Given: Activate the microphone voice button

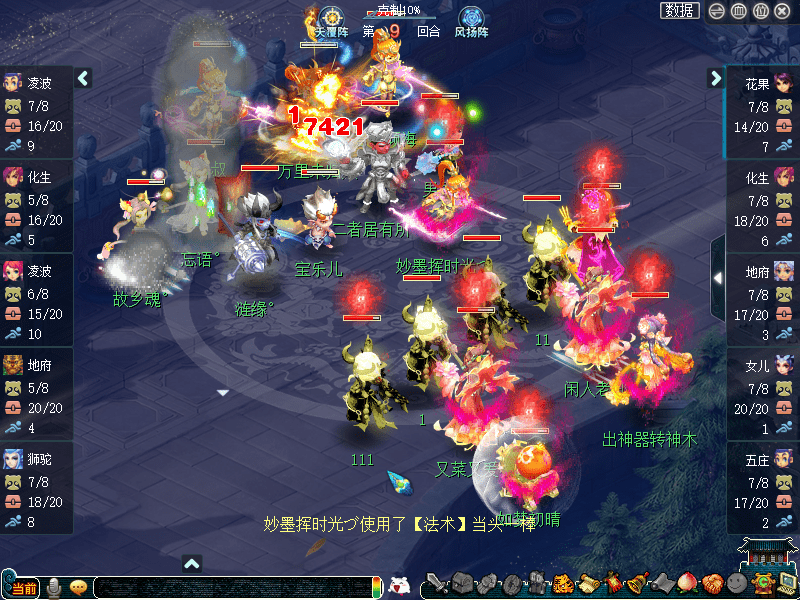Looking at the screenshot, I should pos(54,587).
